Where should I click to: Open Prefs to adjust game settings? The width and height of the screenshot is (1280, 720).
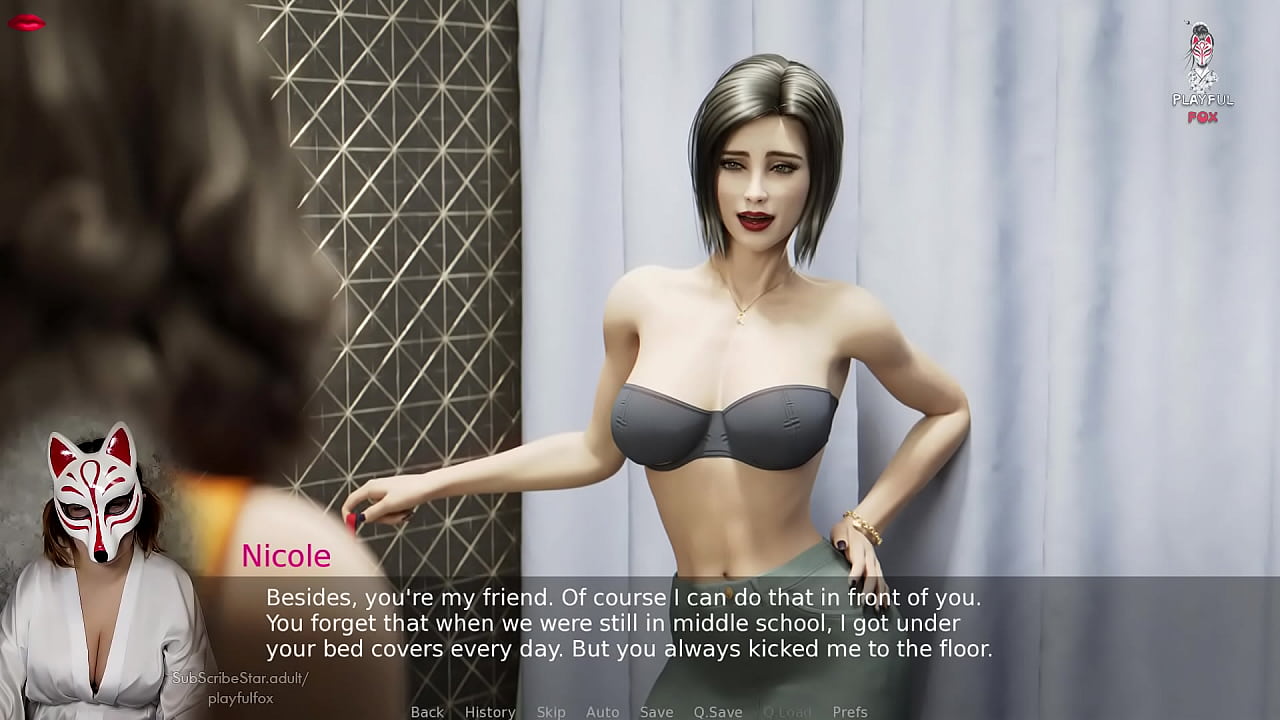tap(848, 712)
